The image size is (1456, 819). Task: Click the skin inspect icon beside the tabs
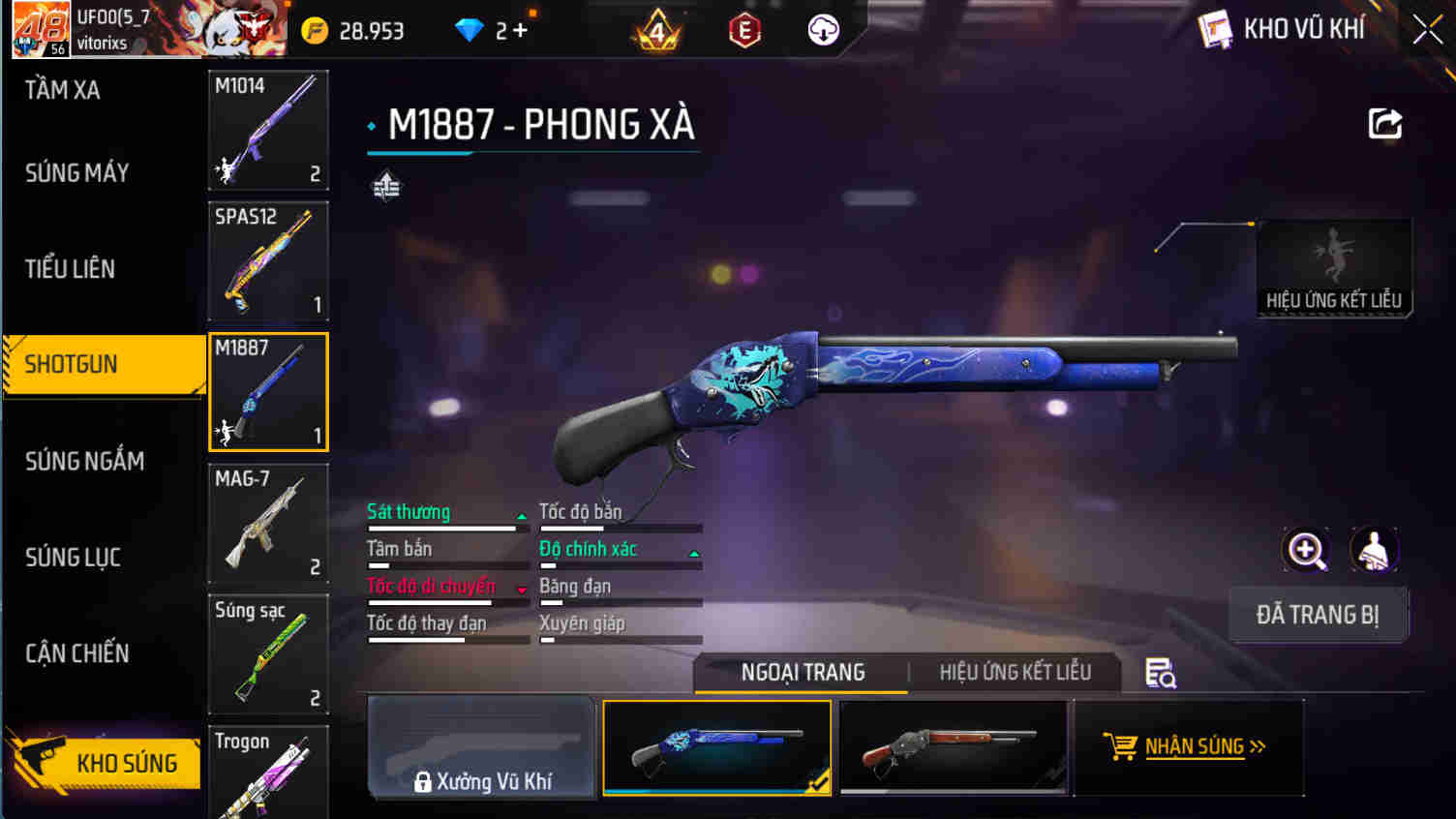point(1161,672)
